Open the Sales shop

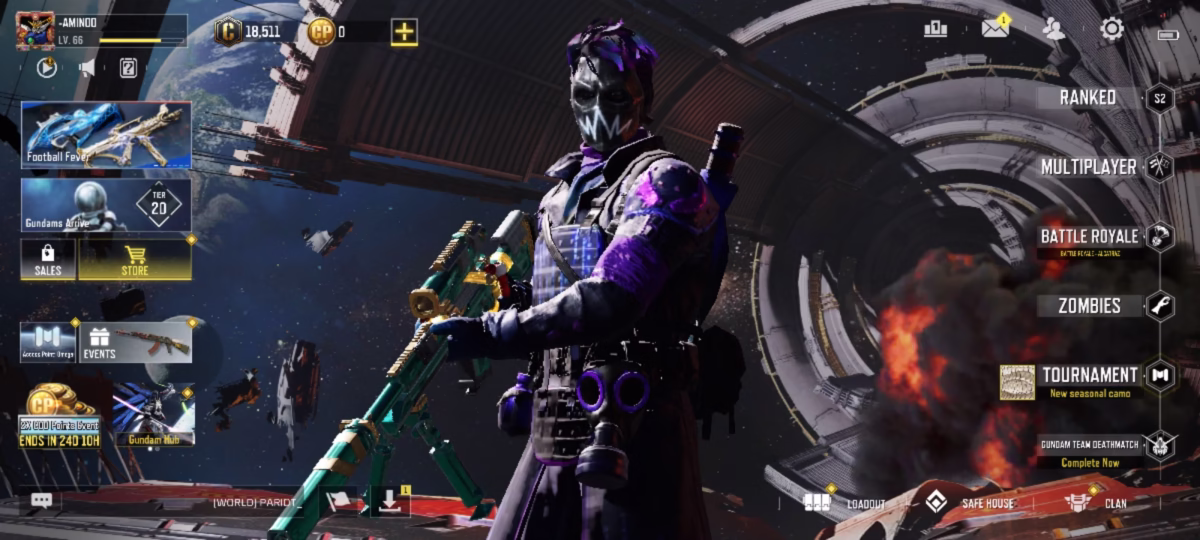point(48,259)
